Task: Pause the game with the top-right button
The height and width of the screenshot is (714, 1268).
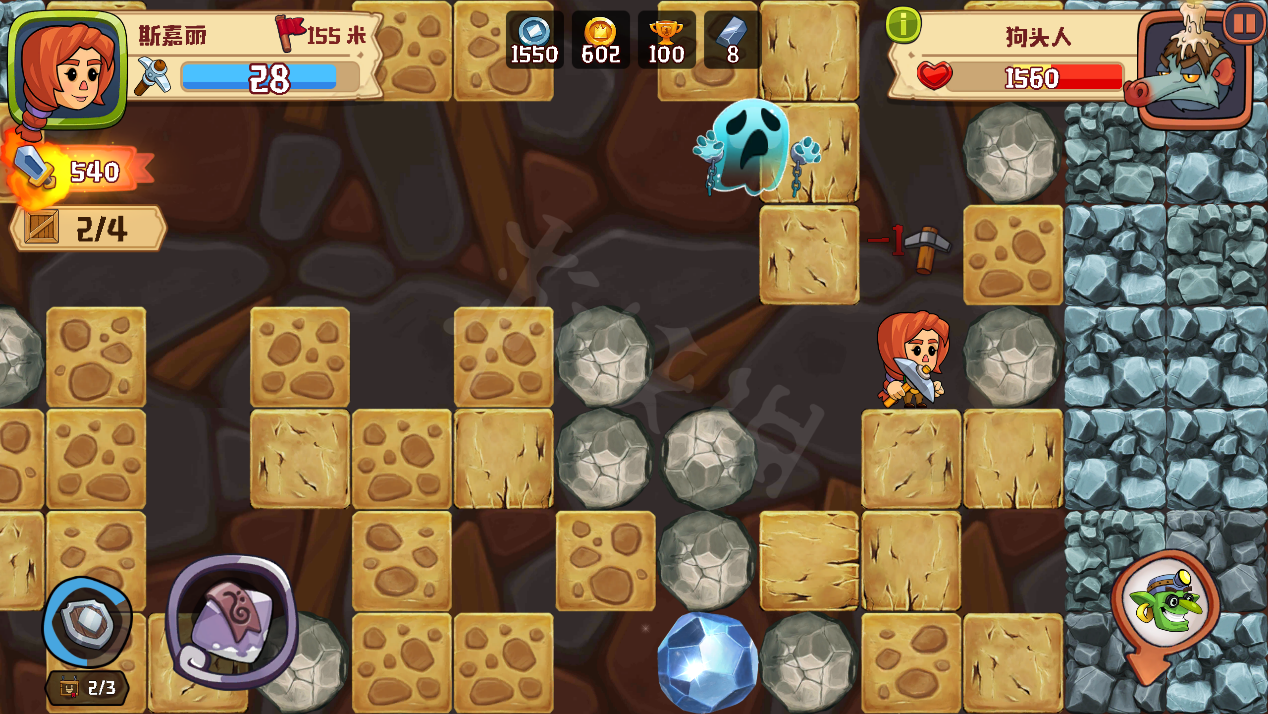Action: (x=1244, y=22)
